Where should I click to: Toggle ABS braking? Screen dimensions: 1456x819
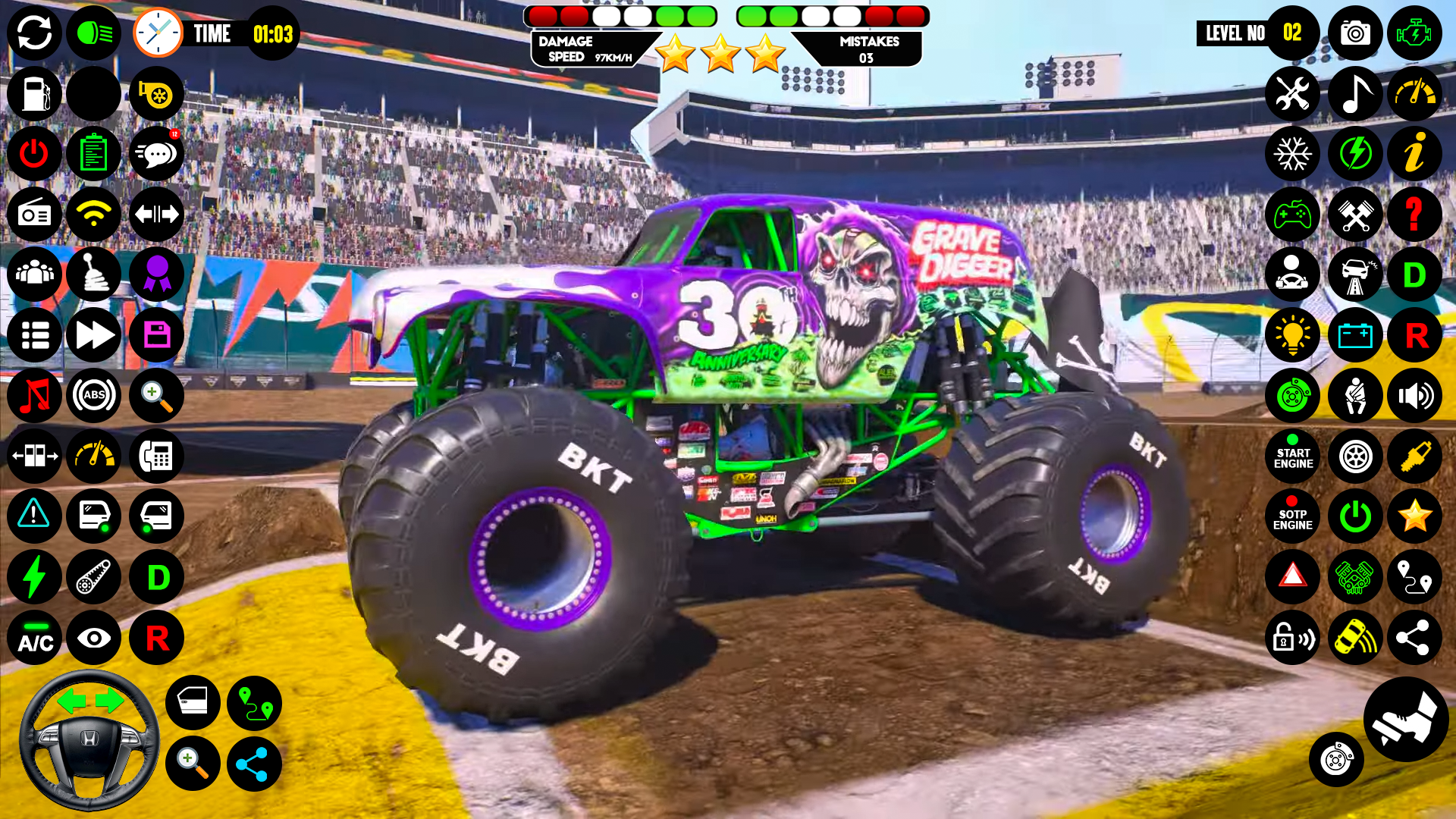(94, 395)
